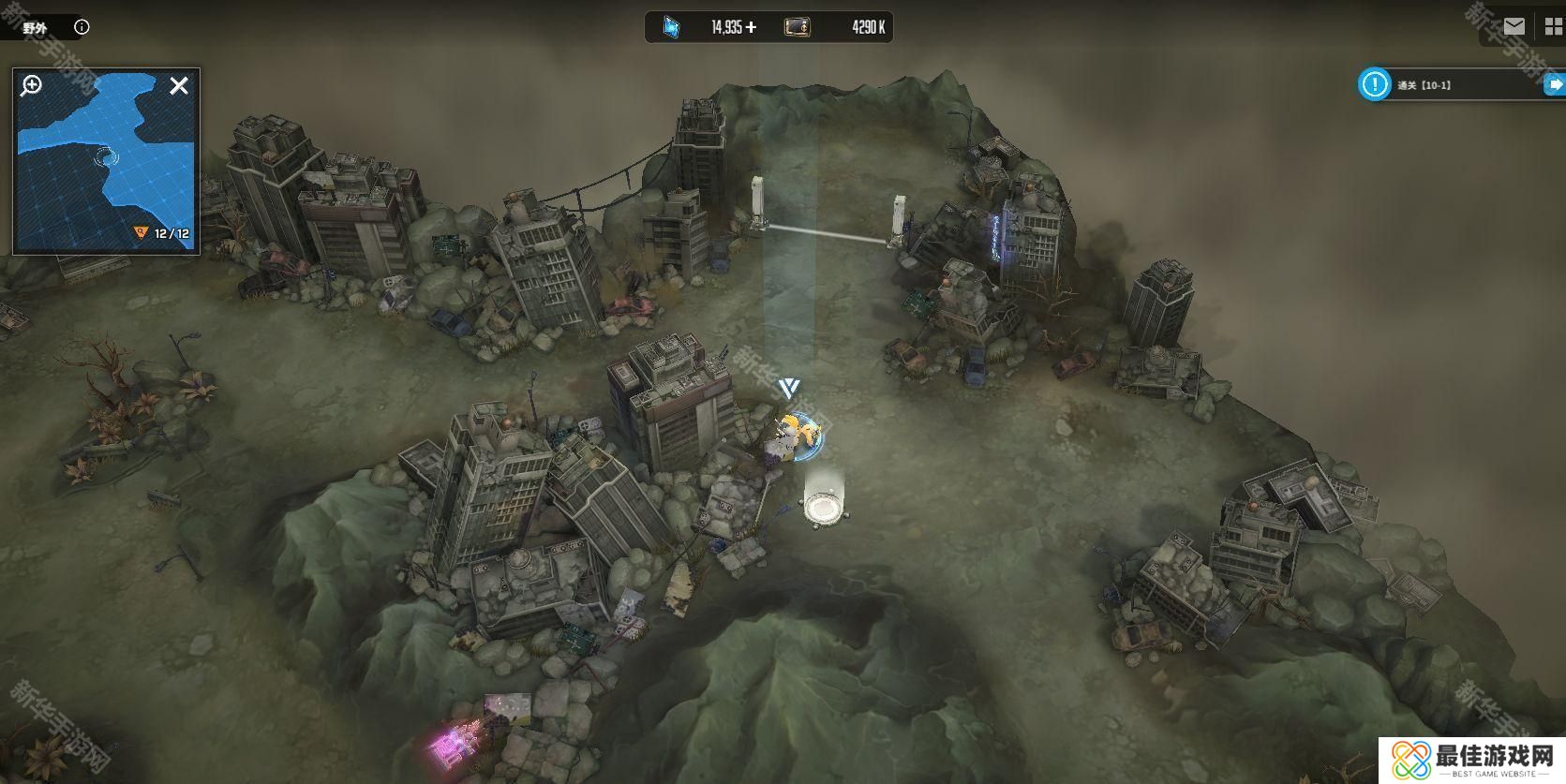Click the blue minimap area
This screenshot has height=784, width=1566.
(103, 159)
